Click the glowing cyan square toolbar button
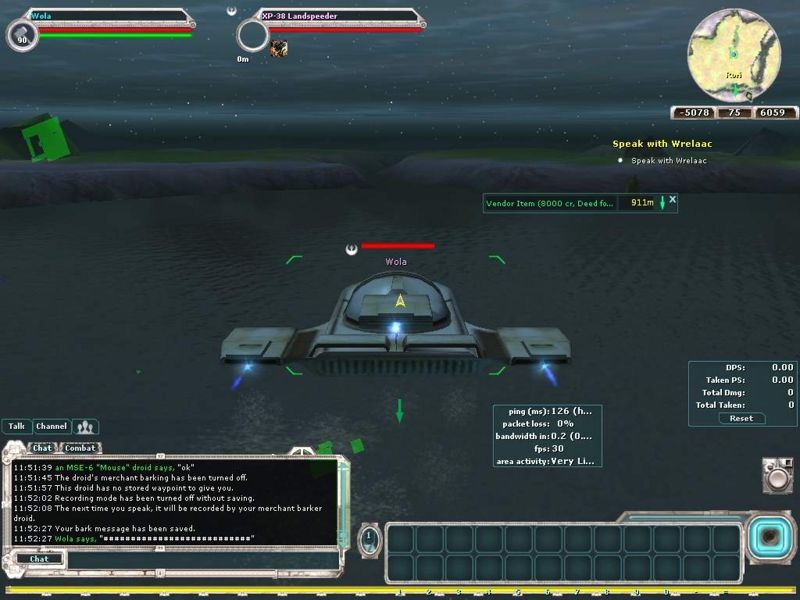 click(768, 537)
